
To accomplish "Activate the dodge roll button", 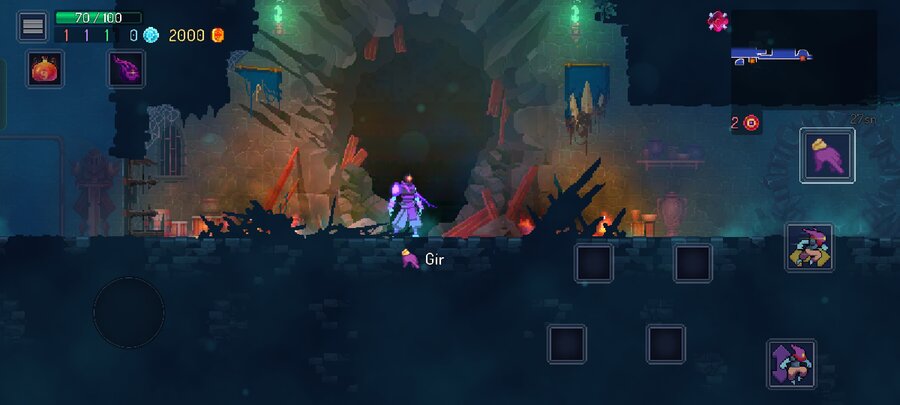I will click(x=809, y=247).
